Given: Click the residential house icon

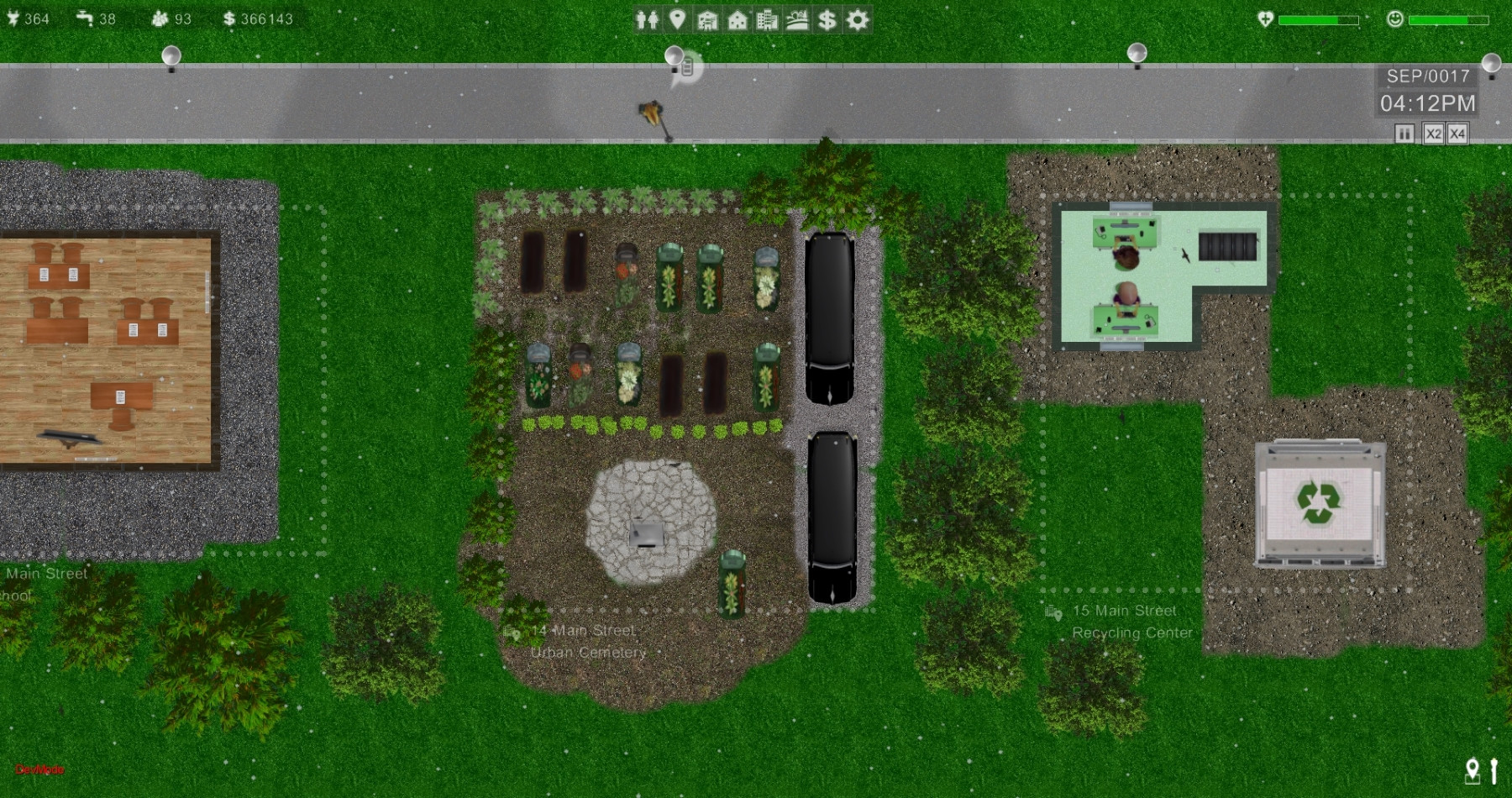Looking at the screenshot, I should [740, 18].
